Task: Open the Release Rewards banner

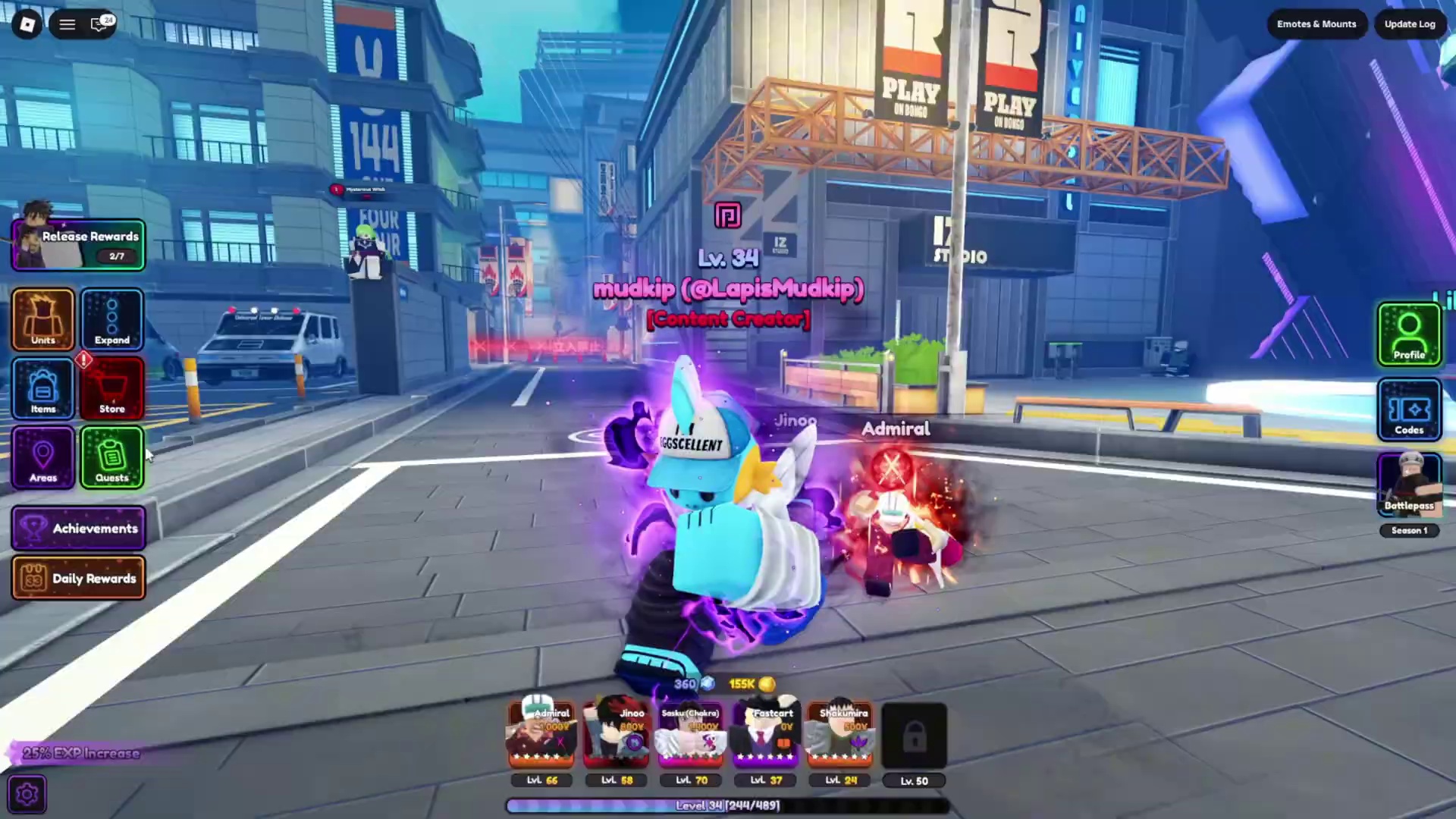Action: tap(79, 245)
